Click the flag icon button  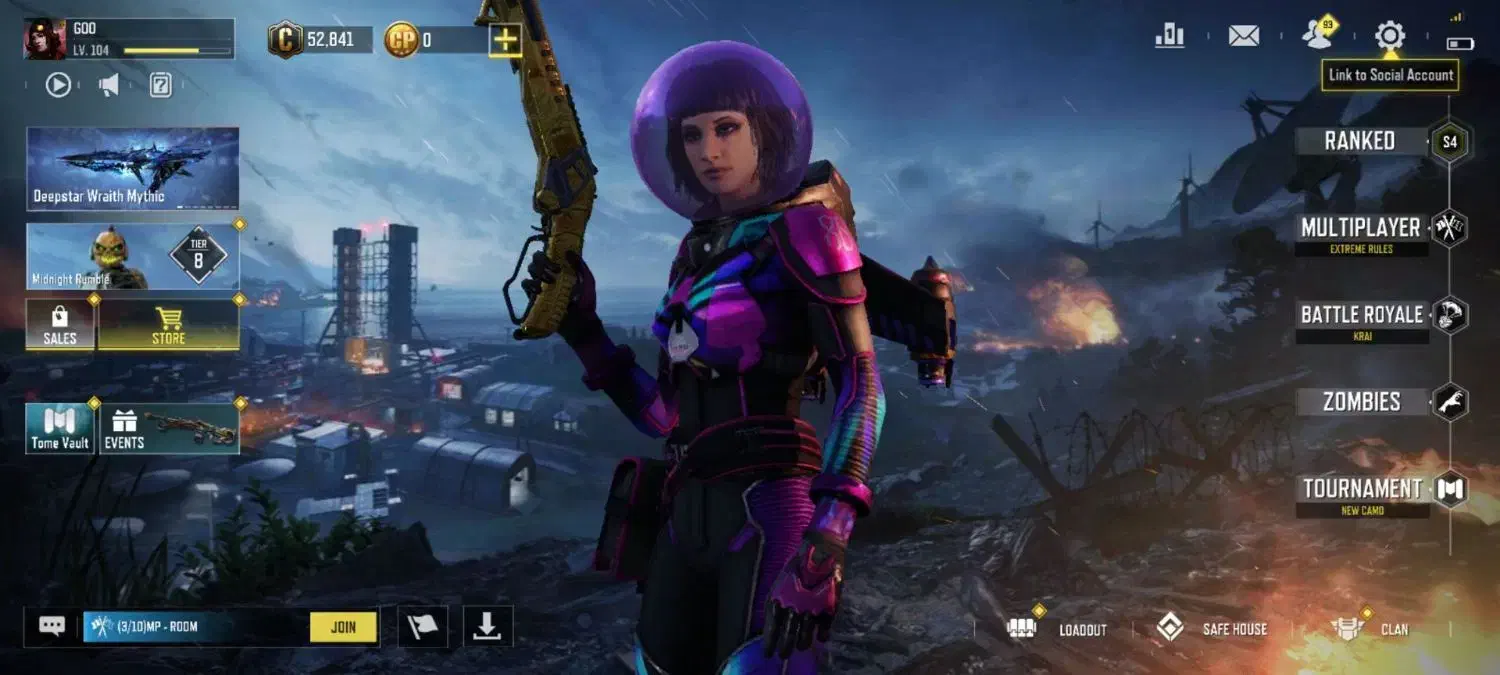click(x=423, y=626)
